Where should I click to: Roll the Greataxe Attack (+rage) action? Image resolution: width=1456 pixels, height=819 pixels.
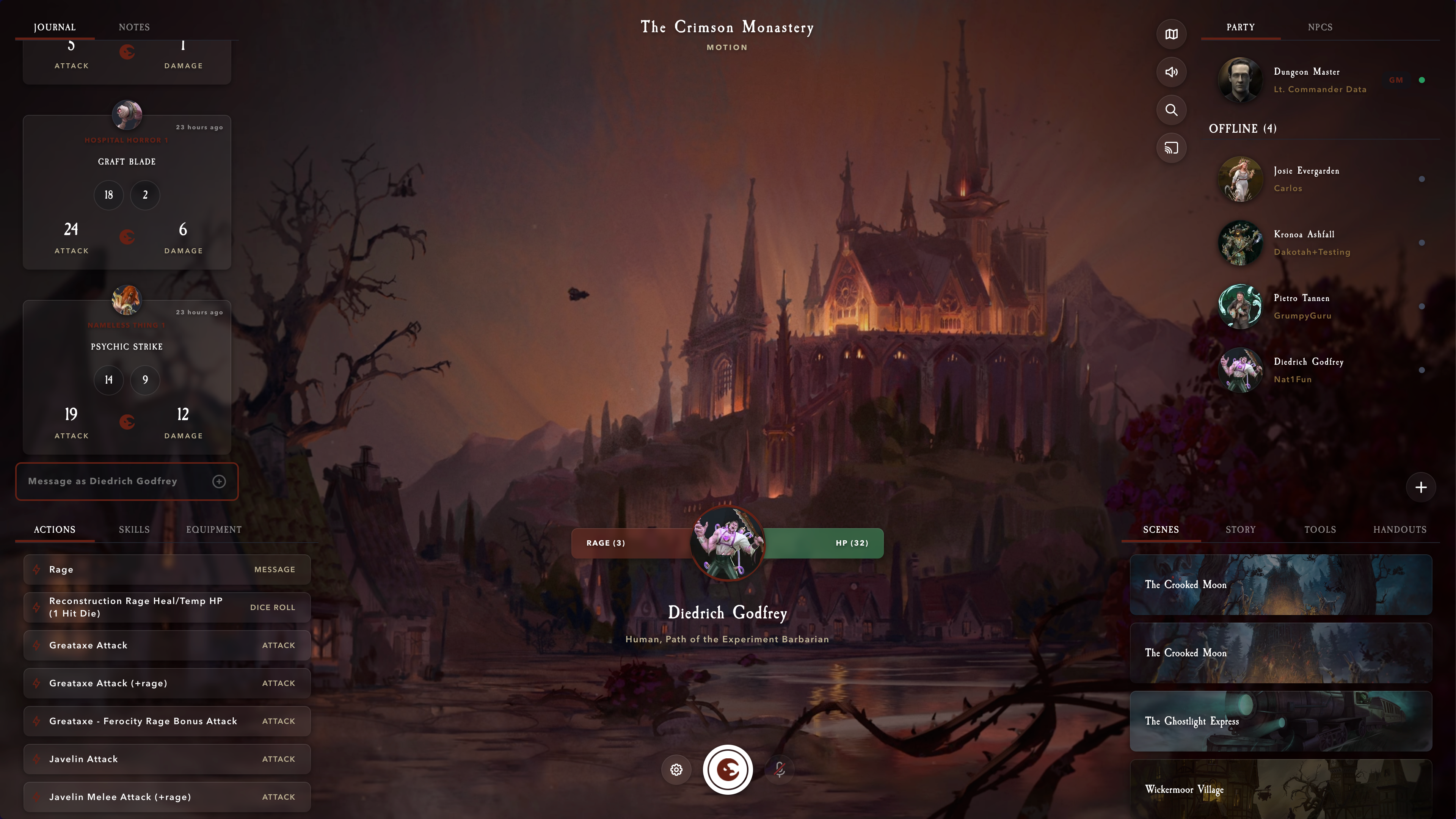[x=167, y=683]
